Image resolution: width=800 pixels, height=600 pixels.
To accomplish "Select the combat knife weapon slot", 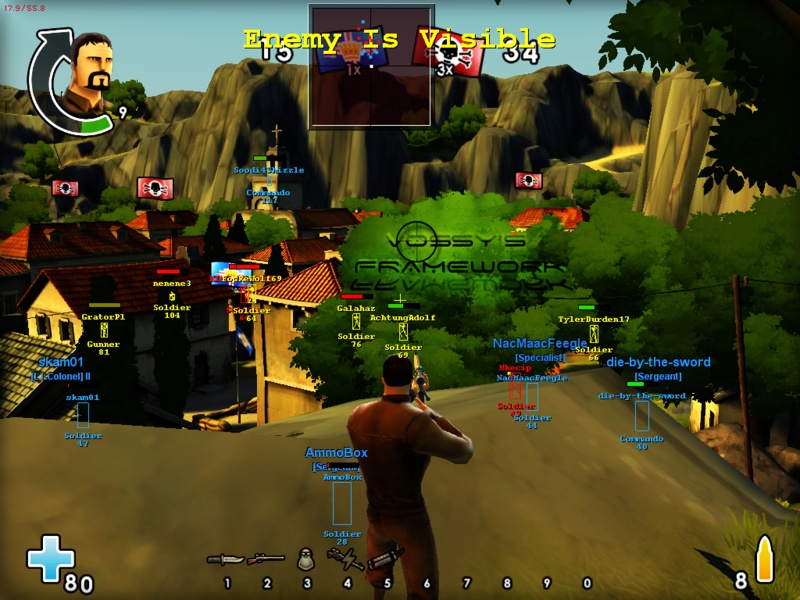I will [x=226, y=559].
